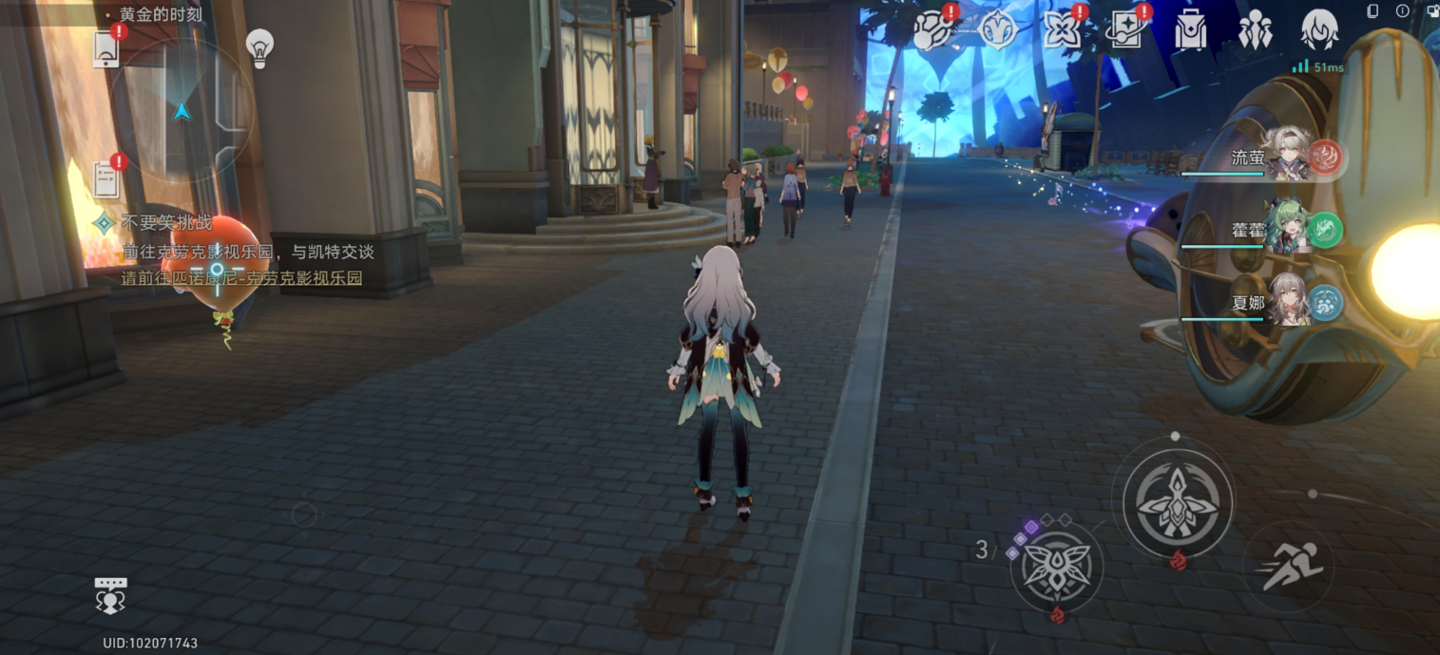Open the four-petal flower icon
1440x655 pixels.
[x=1062, y=30]
